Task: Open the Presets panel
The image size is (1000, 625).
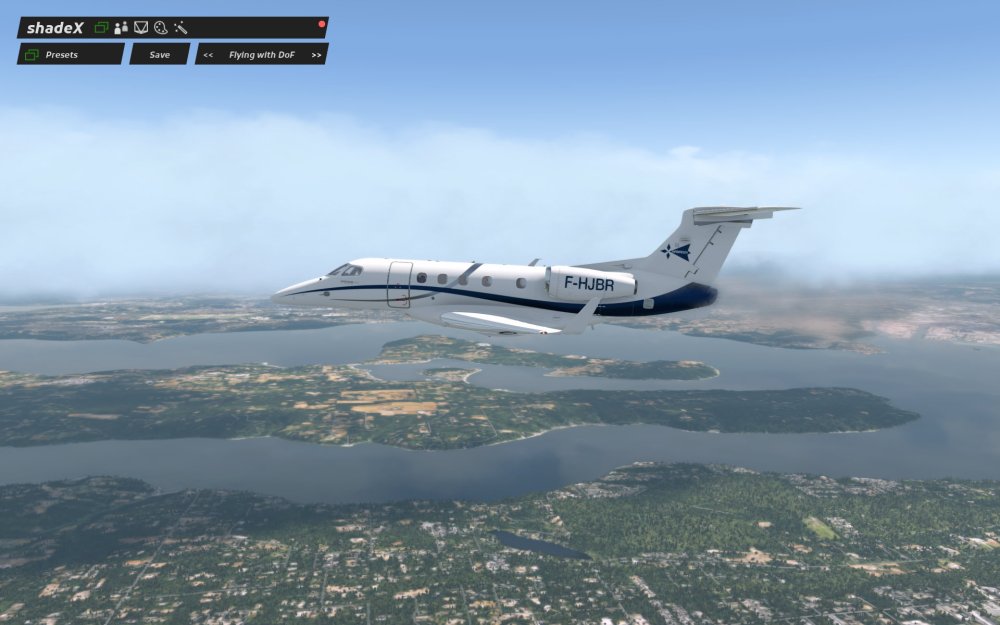Action: 70,54
